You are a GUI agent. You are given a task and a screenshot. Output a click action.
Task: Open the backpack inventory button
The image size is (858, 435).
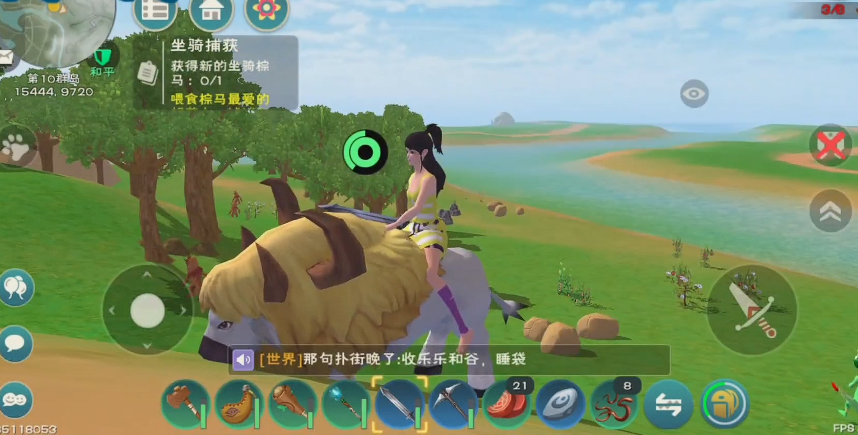(724, 404)
